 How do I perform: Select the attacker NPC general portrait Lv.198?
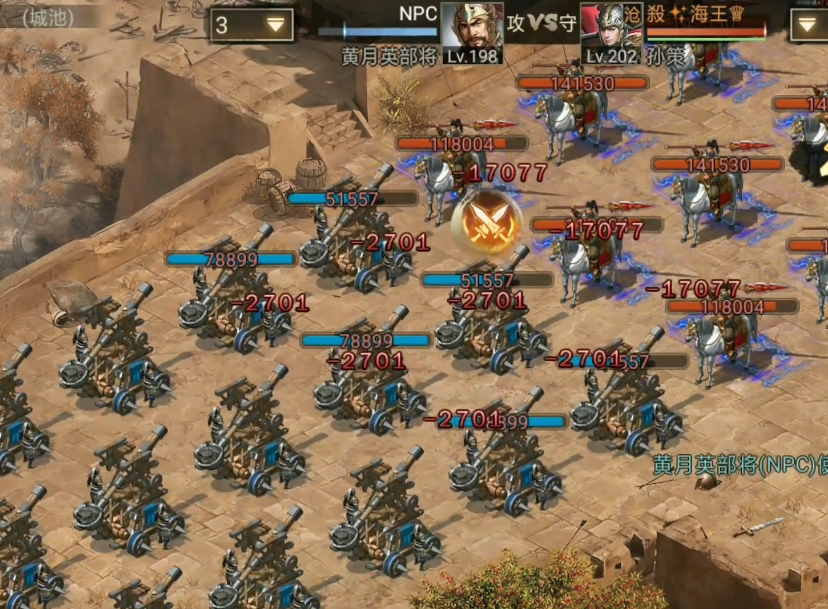[472, 31]
